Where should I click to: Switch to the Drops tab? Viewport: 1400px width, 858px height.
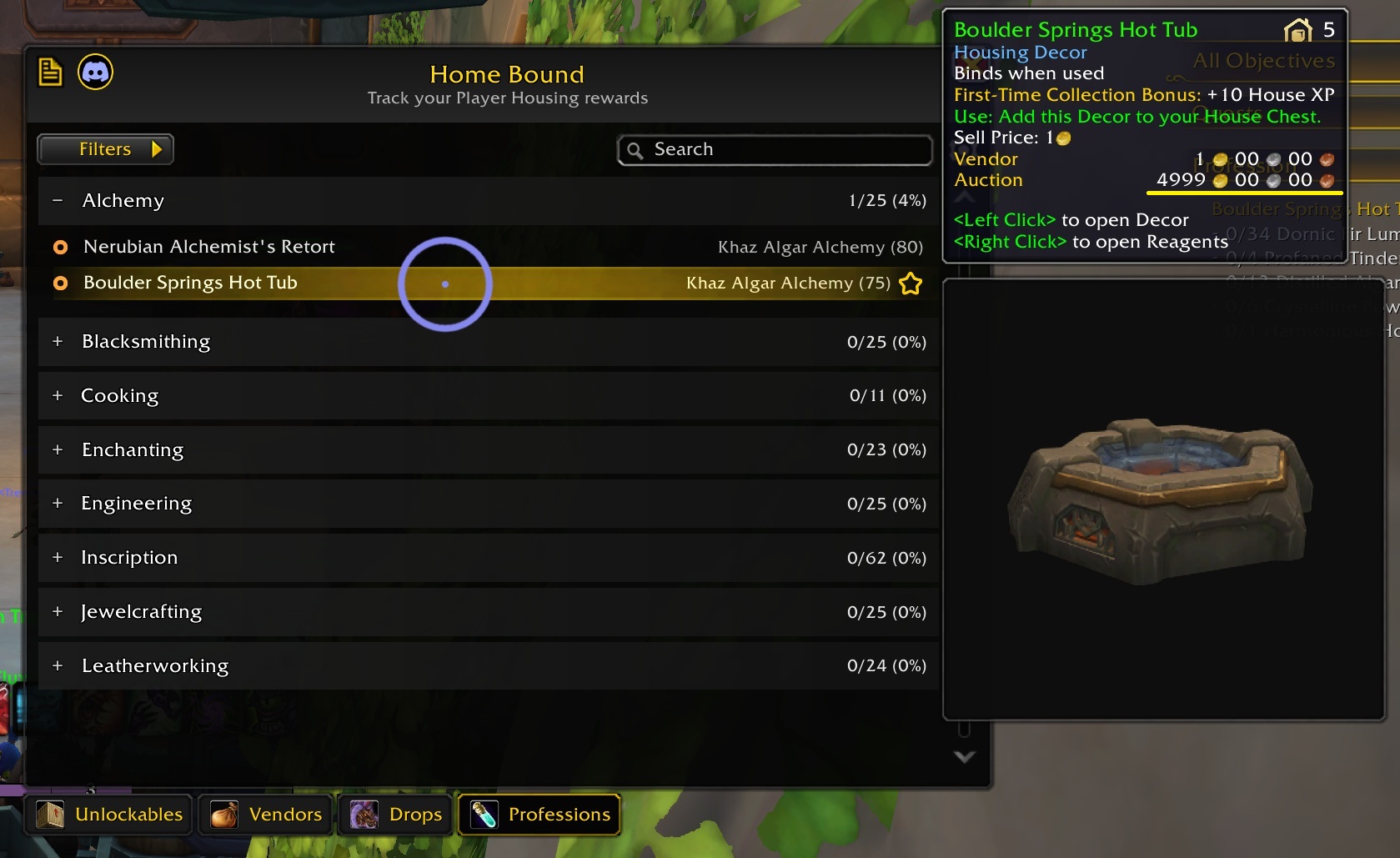(397, 815)
